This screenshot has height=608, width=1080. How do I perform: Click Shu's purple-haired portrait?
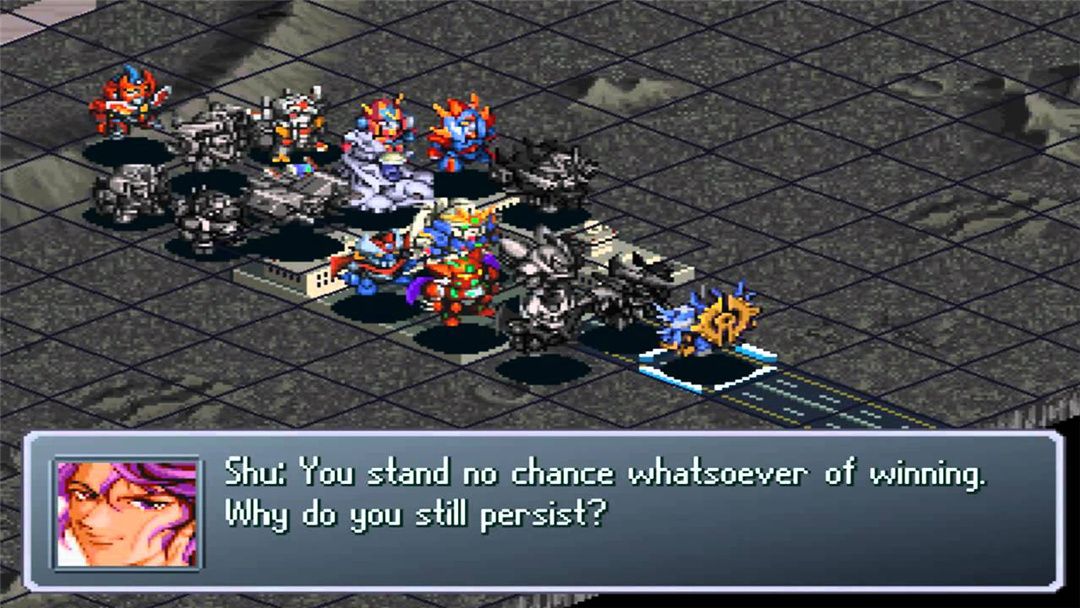[126, 512]
